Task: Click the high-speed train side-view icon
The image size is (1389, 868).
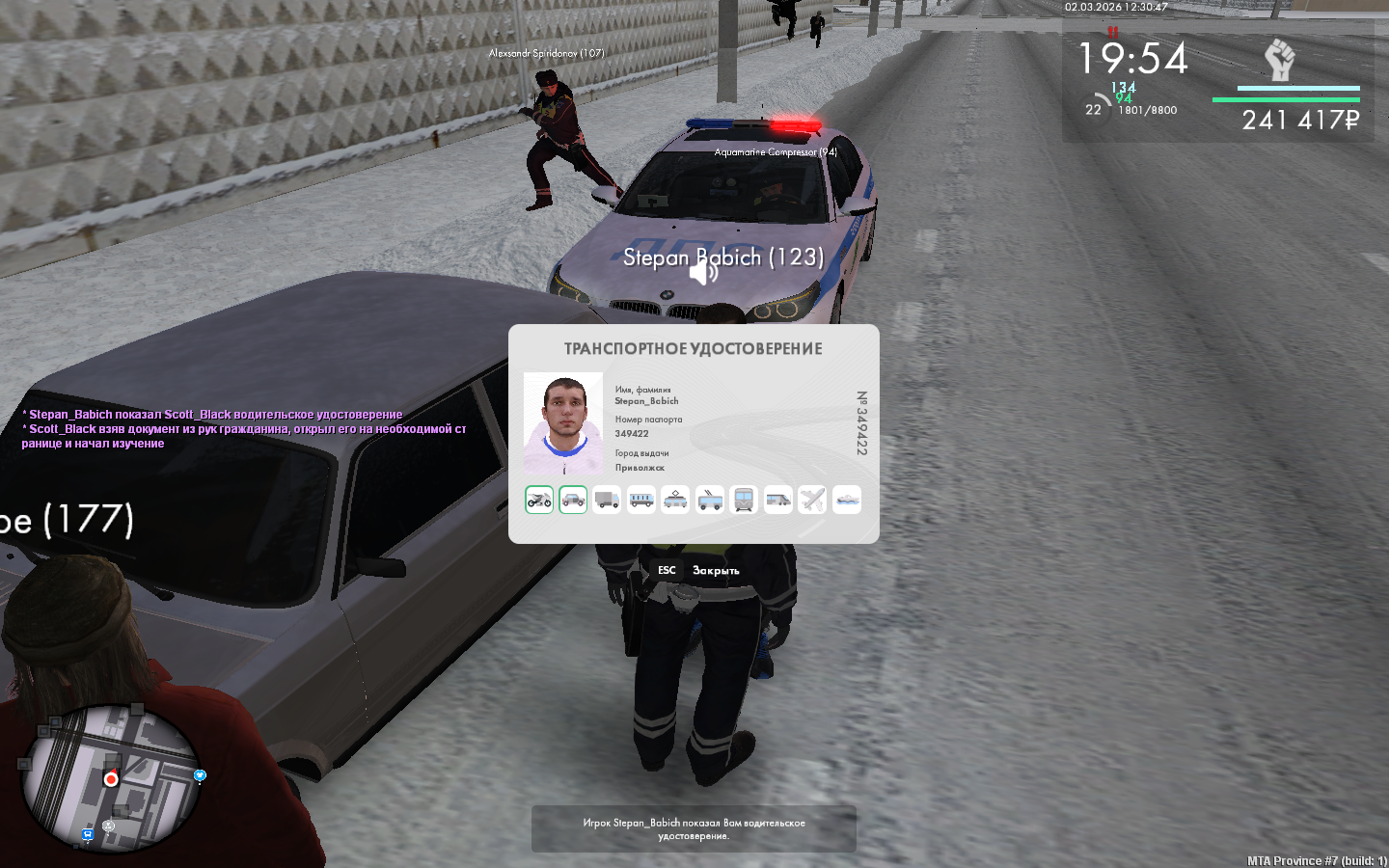Action: coord(778,500)
